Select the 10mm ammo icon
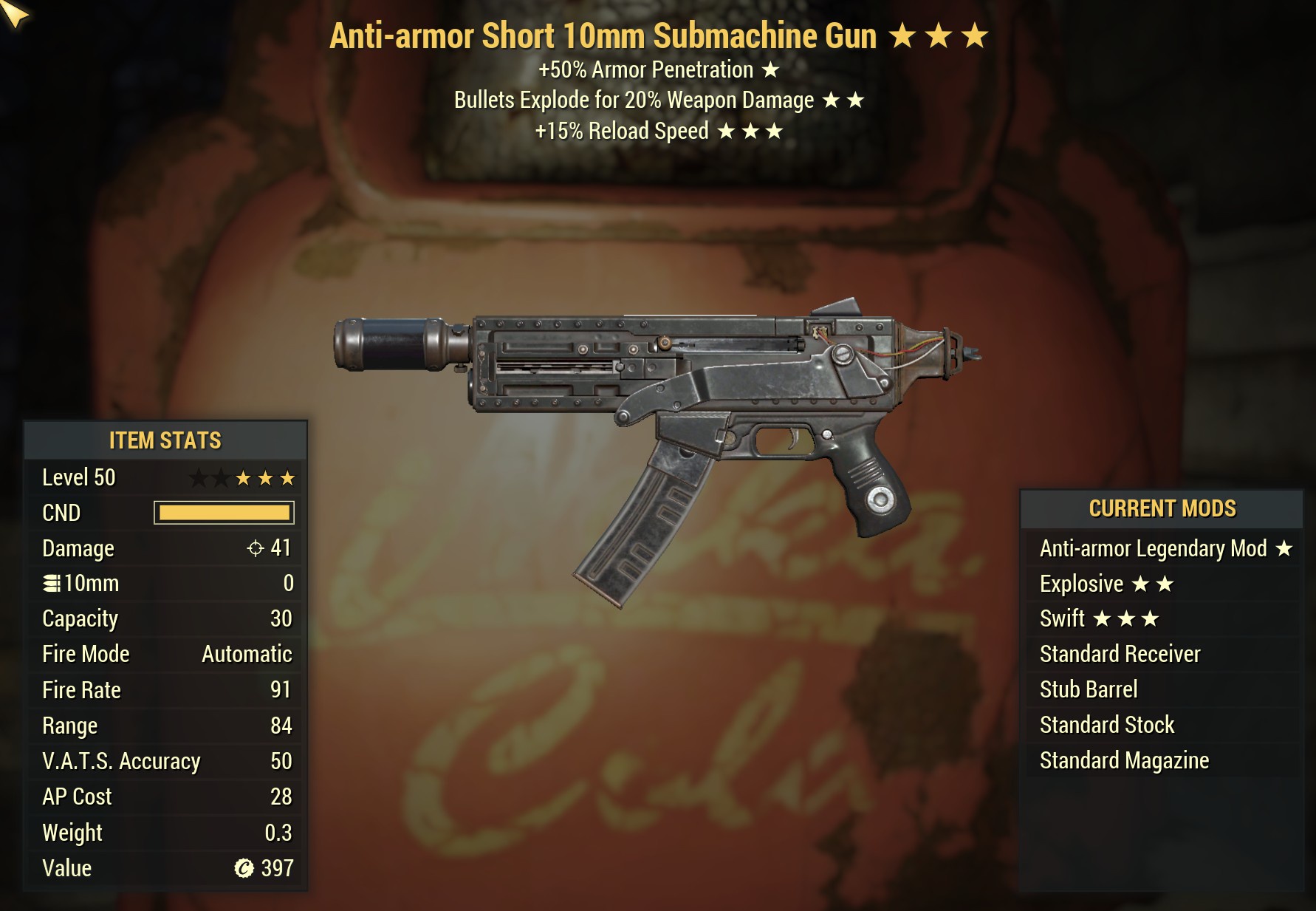1316x911 pixels. [51, 583]
